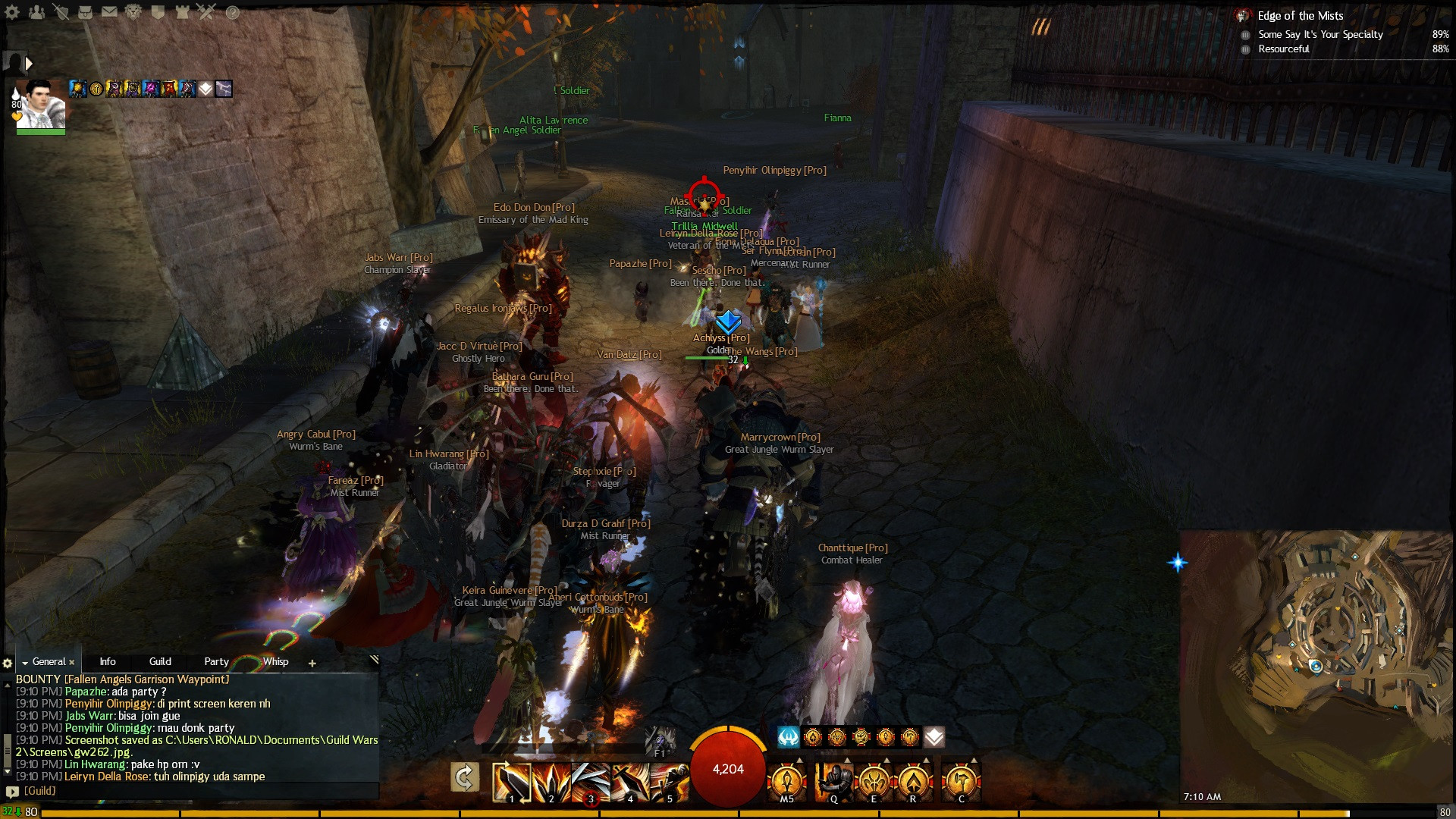Image resolution: width=1456 pixels, height=819 pixels.
Task: Add a new chat tab with plus
Action: coord(312,664)
